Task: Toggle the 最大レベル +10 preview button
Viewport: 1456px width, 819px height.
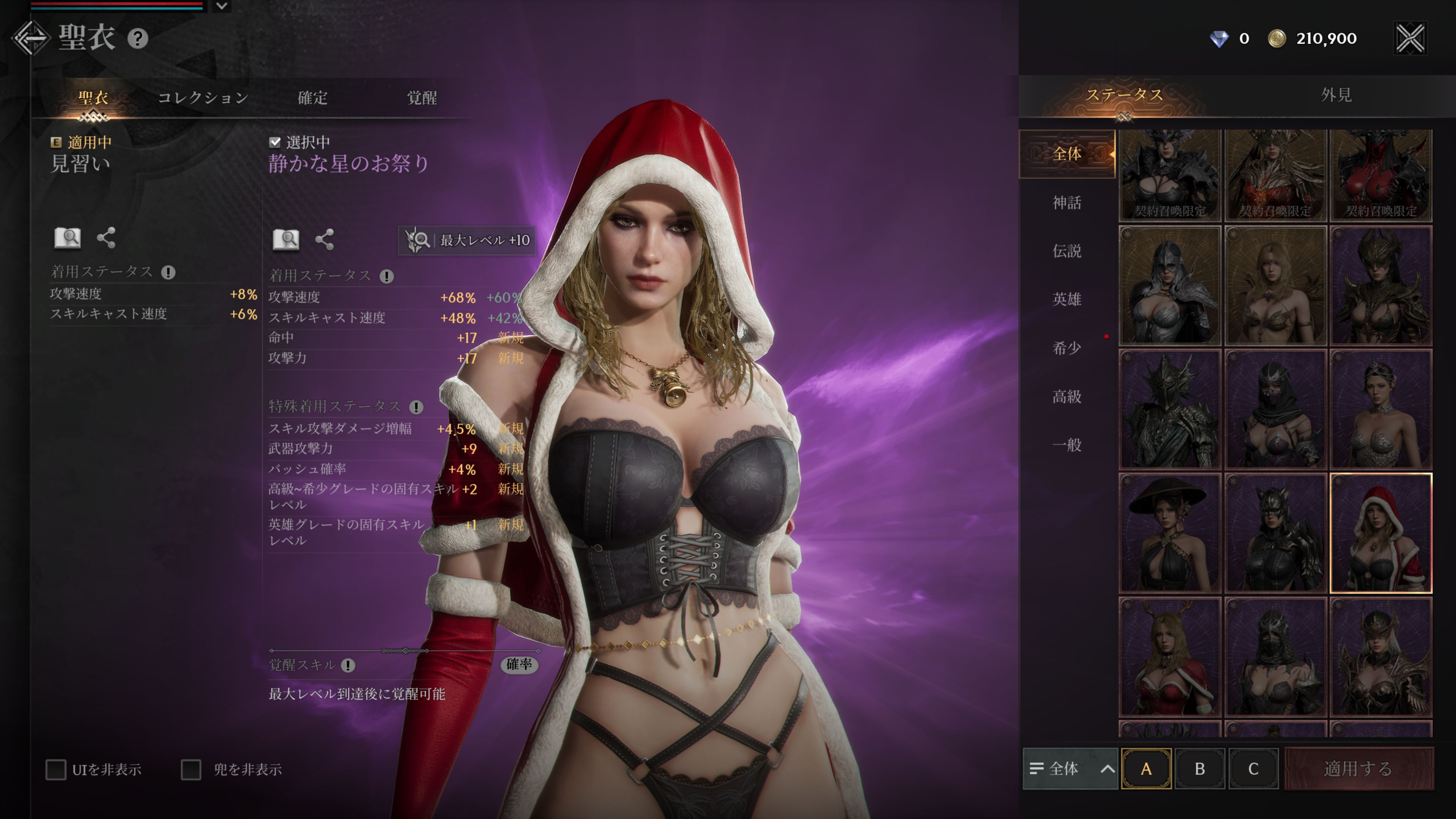Action: [x=468, y=240]
